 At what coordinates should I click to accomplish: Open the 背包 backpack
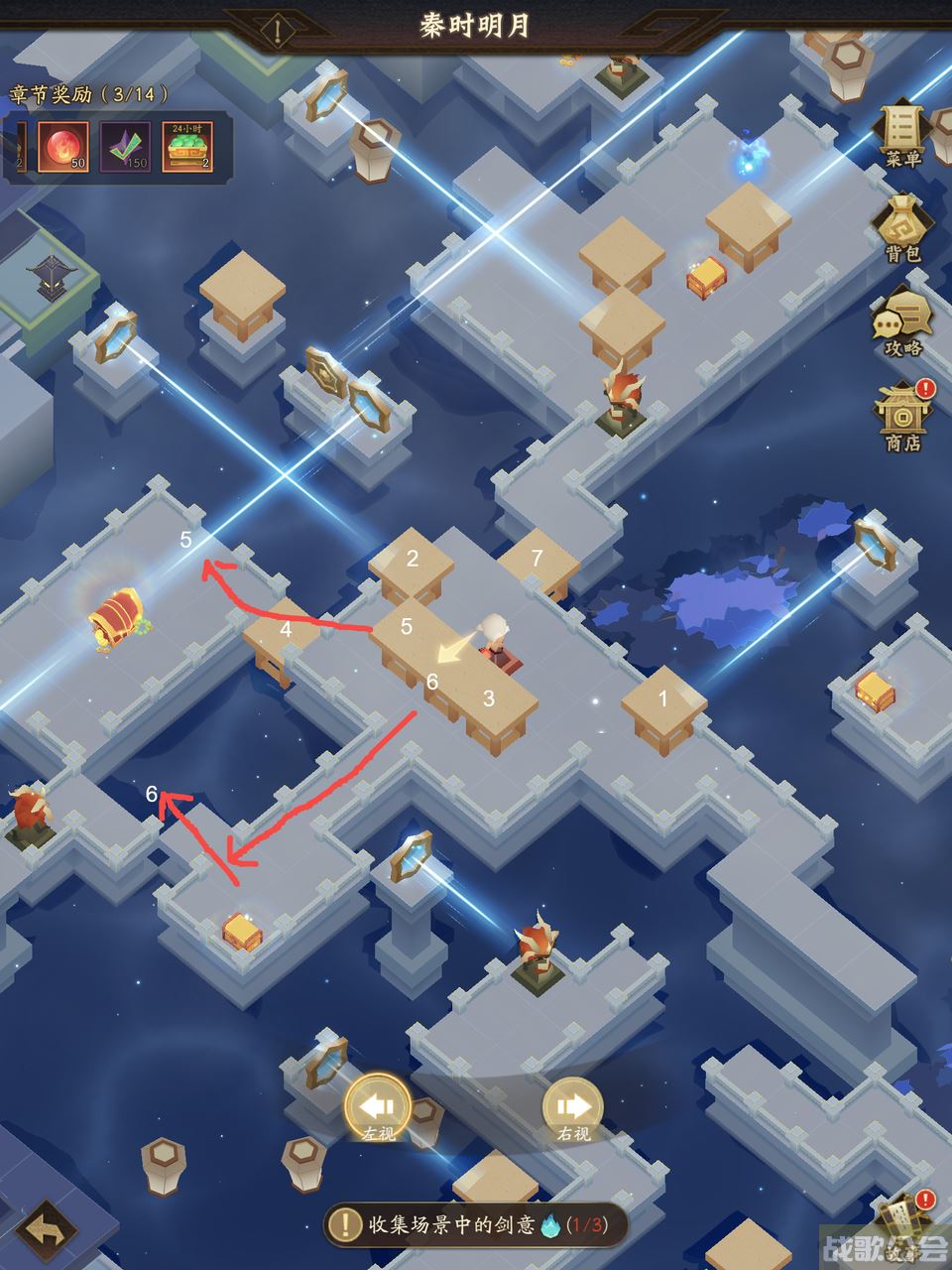coord(903,230)
